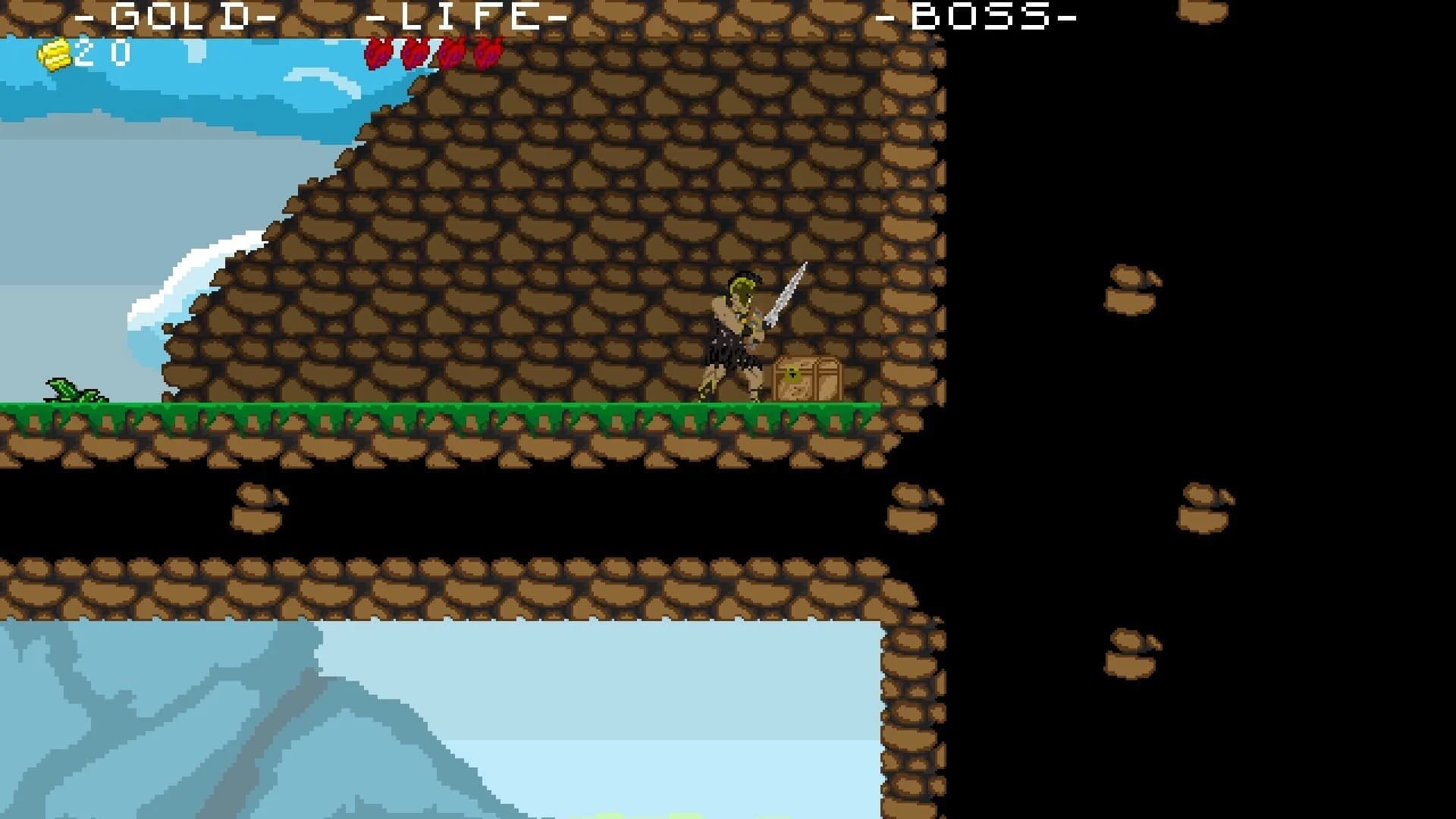Select the second heart in the life meter
The width and height of the screenshot is (1456, 819).
416,55
